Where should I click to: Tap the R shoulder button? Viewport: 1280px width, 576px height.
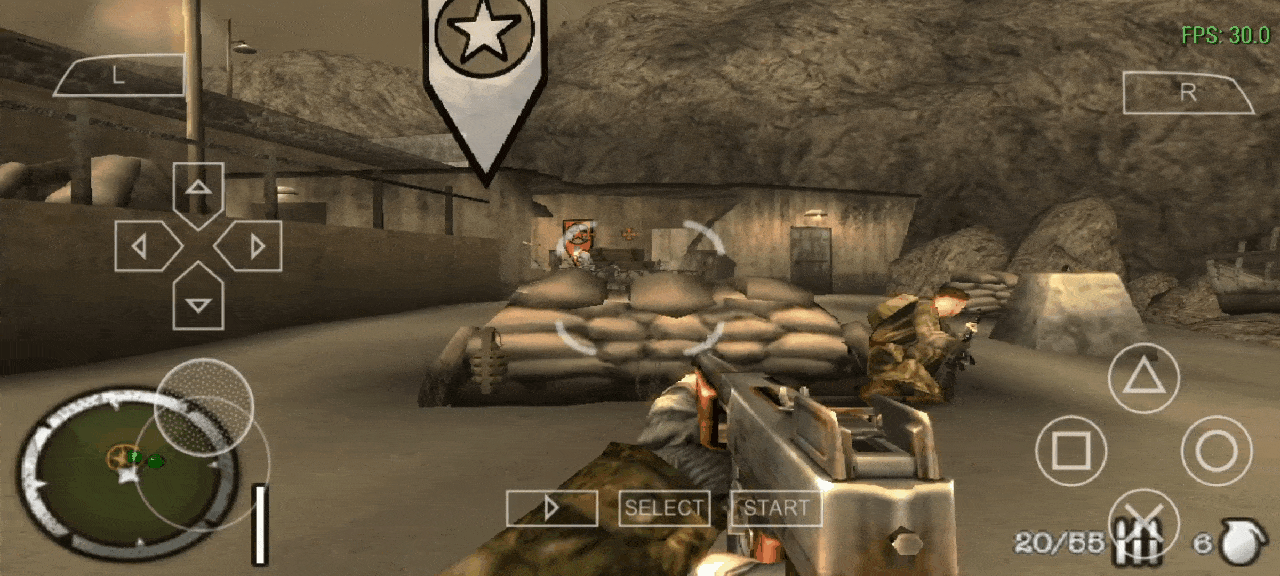[1188, 93]
